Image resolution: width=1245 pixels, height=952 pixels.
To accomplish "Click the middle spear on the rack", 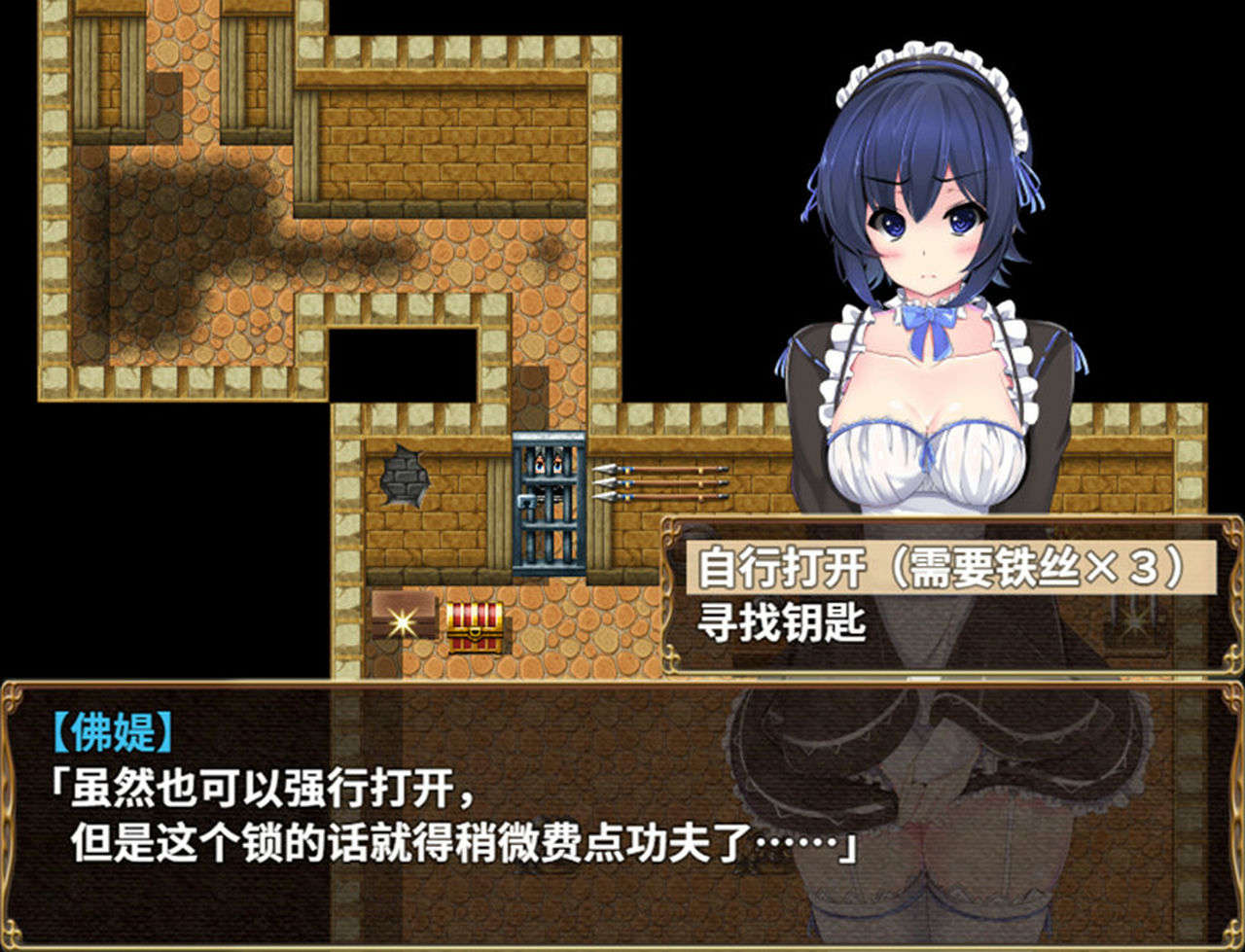I will coord(661,484).
